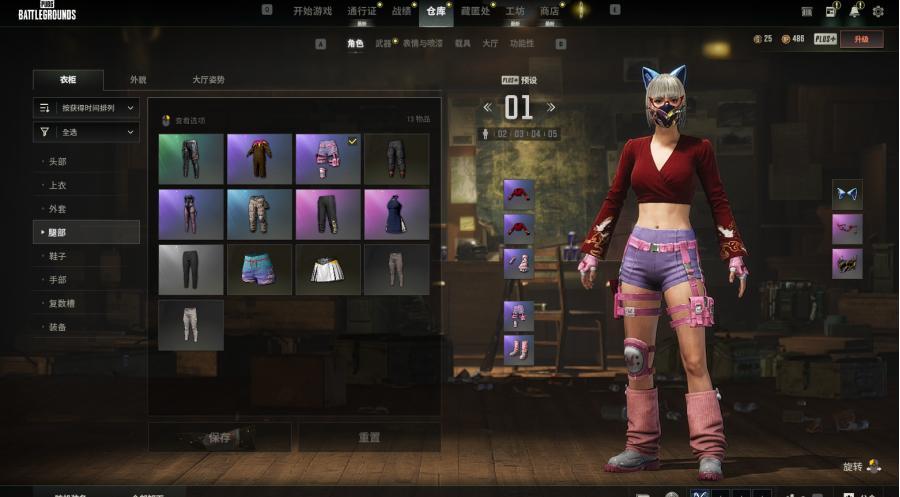Viewport: 900px width, 497px height.
Task: Go to the next preset with right arrows
Action: pyautogui.click(x=551, y=107)
